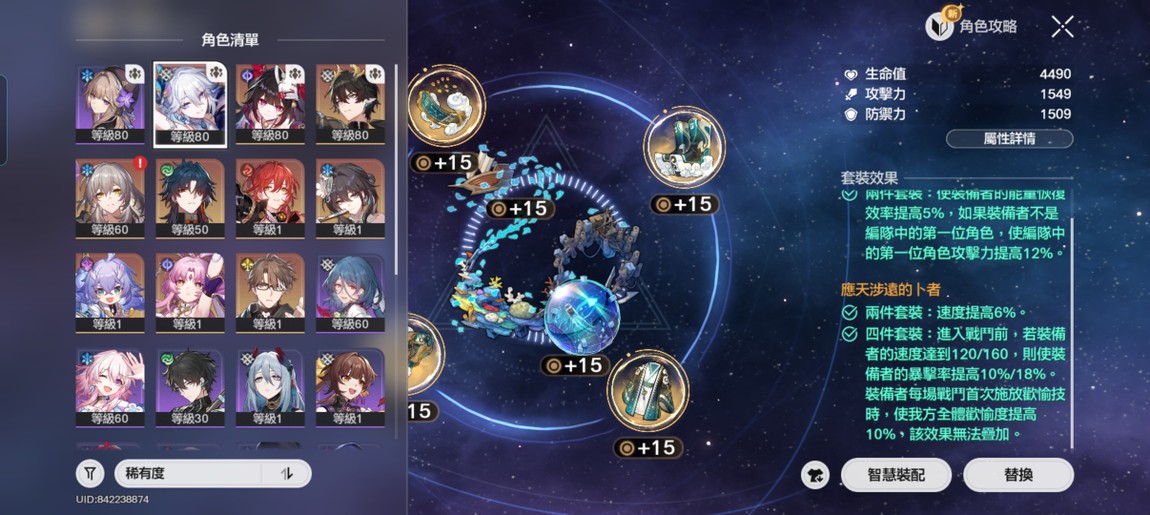The height and width of the screenshot is (515, 1150).
Task: Pick the level 50 dark-haired character
Action: pos(190,197)
